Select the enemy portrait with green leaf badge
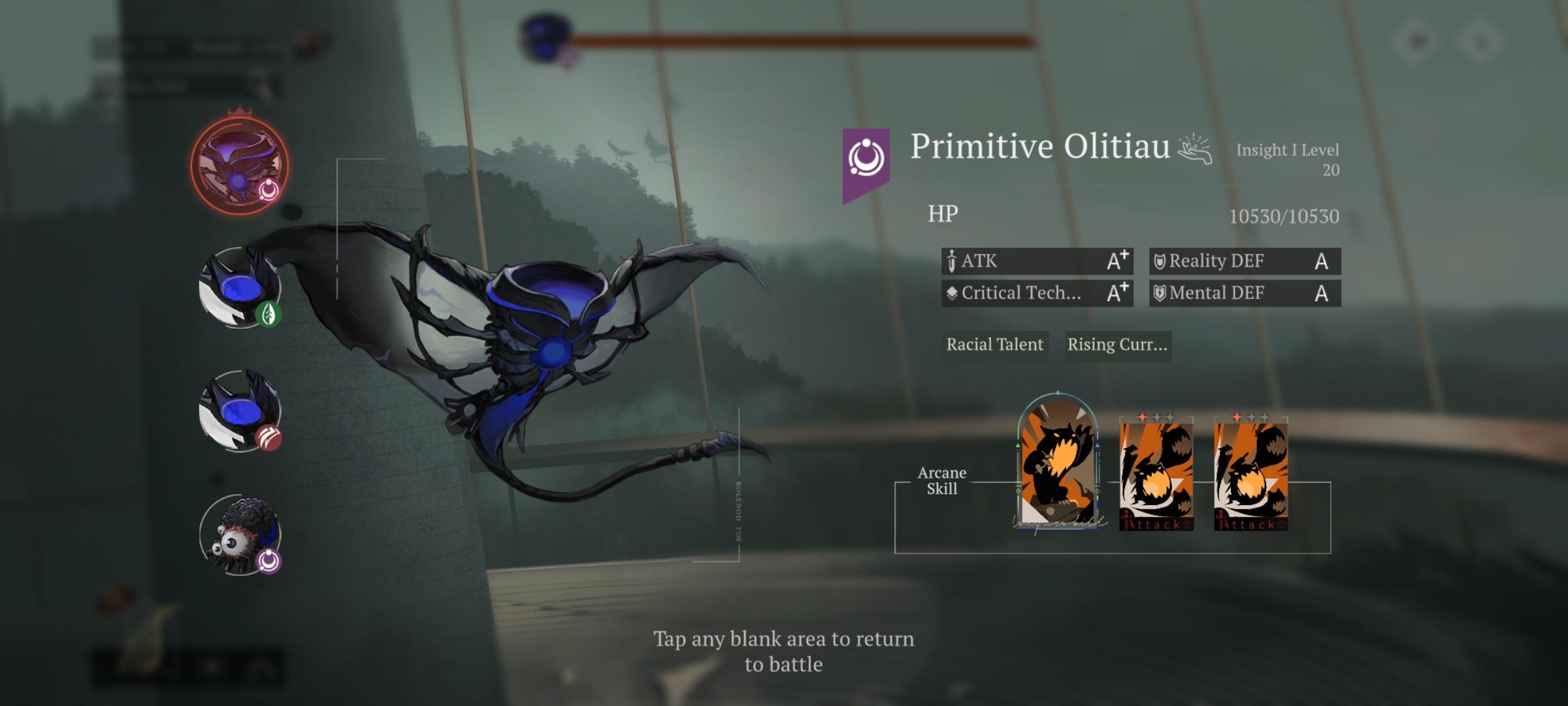Viewport: 1568px width, 706px height. point(240,288)
